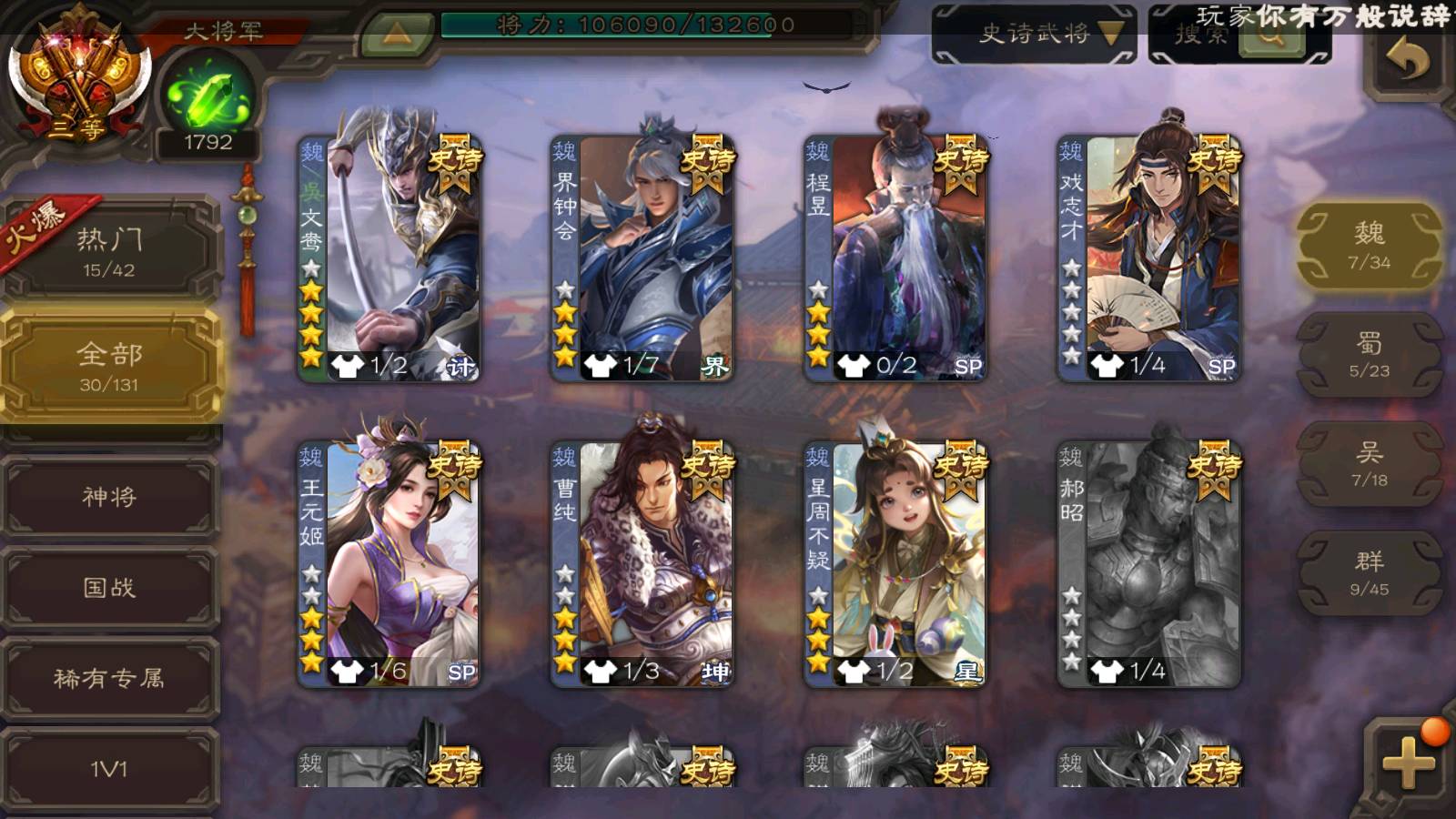Image resolution: width=1456 pixels, height=819 pixels.
Task: Open the 曹纯 general card
Action: [642, 562]
